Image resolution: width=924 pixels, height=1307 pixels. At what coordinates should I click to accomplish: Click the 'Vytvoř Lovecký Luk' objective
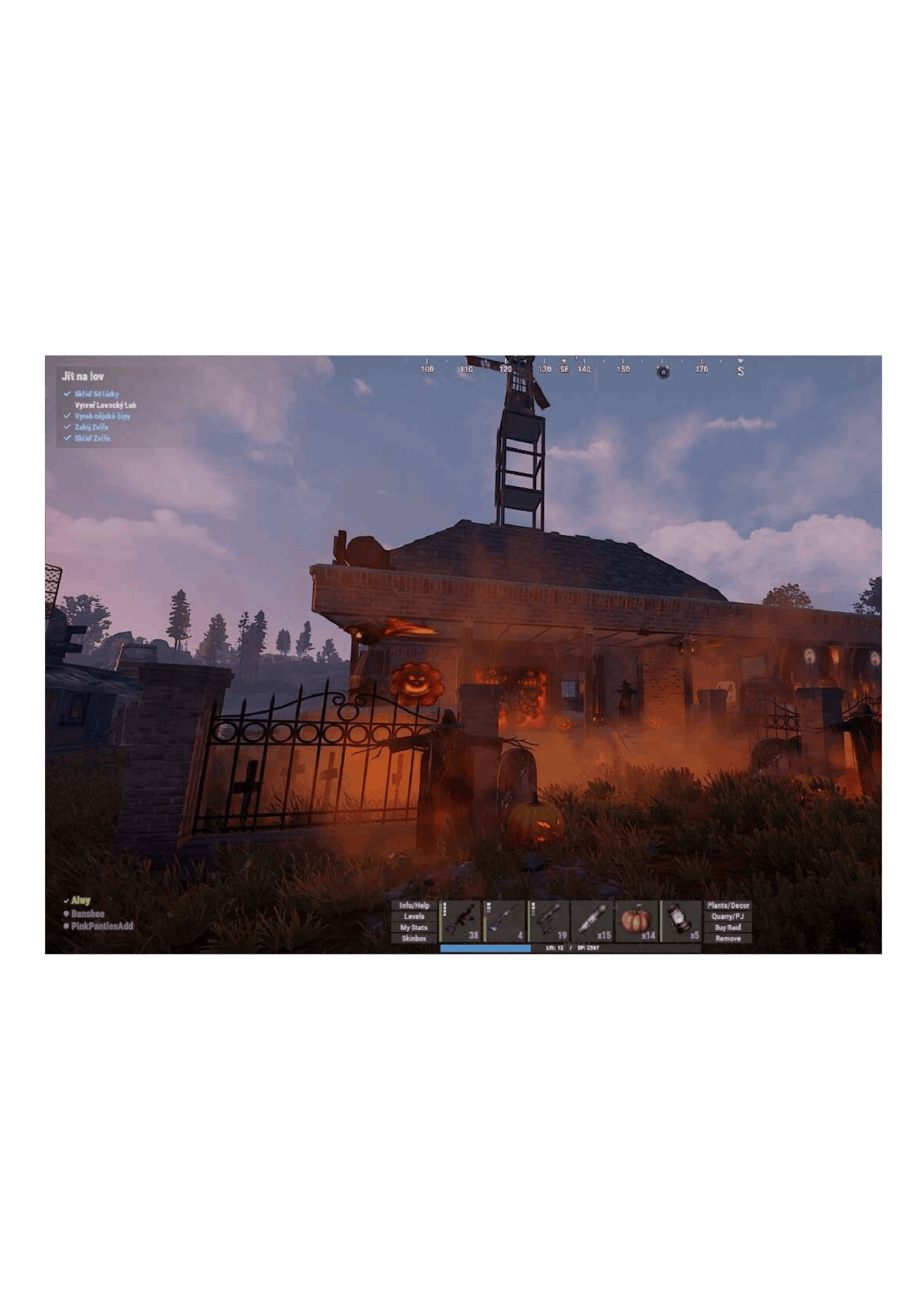(x=105, y=405)
